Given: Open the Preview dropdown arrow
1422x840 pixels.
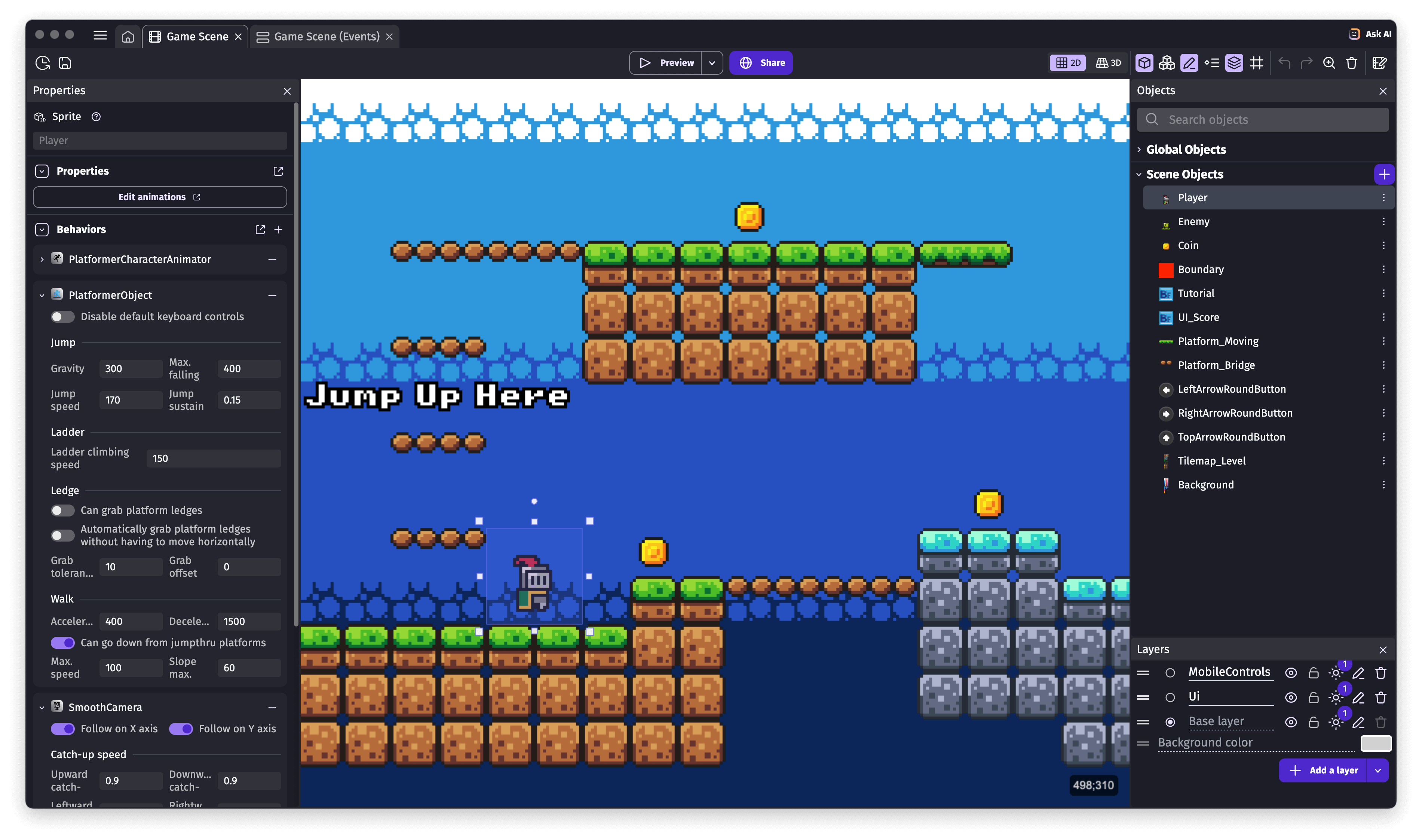Looking at the screenshot, I should tap(712, 63).
